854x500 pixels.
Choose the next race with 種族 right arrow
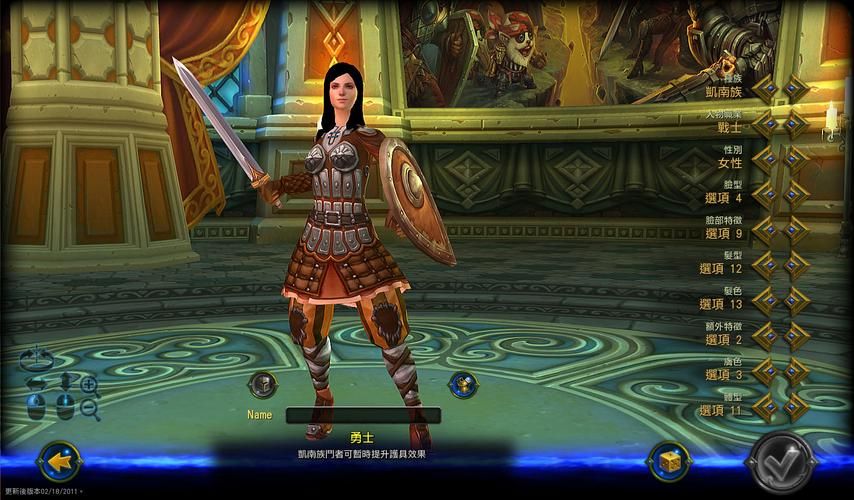(x=796, y=88)
